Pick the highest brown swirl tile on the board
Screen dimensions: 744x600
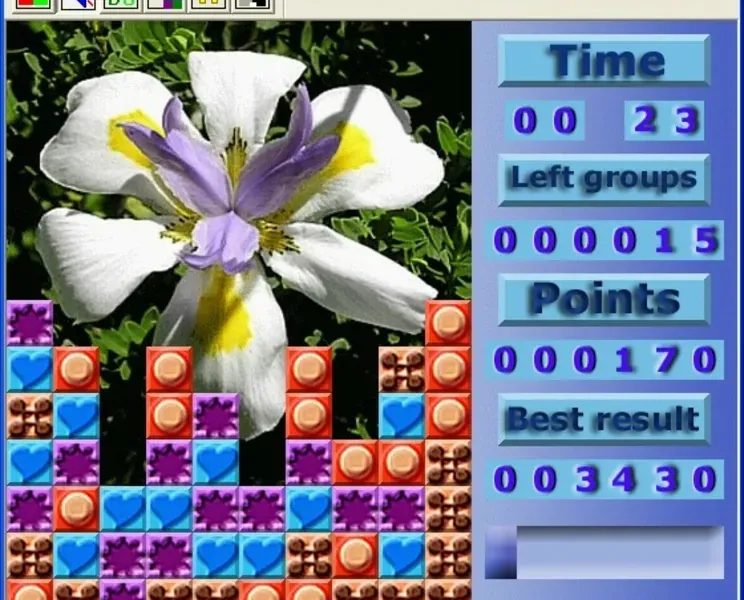(x=402, y=370)
